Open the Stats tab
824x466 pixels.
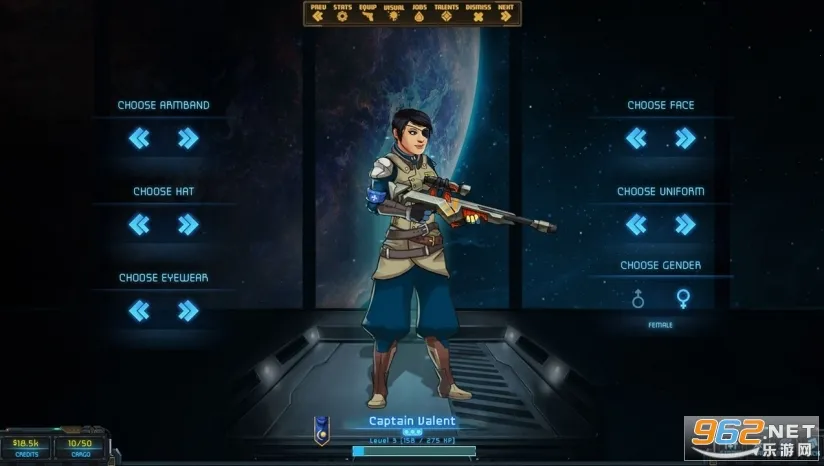click(343, 15)
